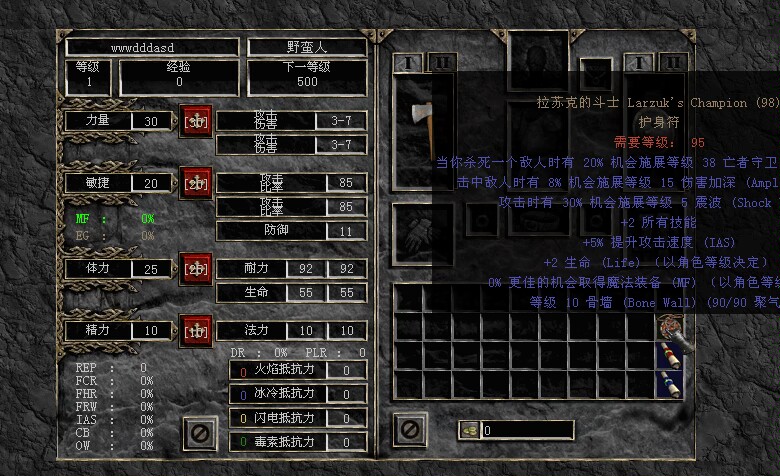Screen dimensions: 780x476
Task: Pick up the Larzuk's Champion charm
Action: 668,326
